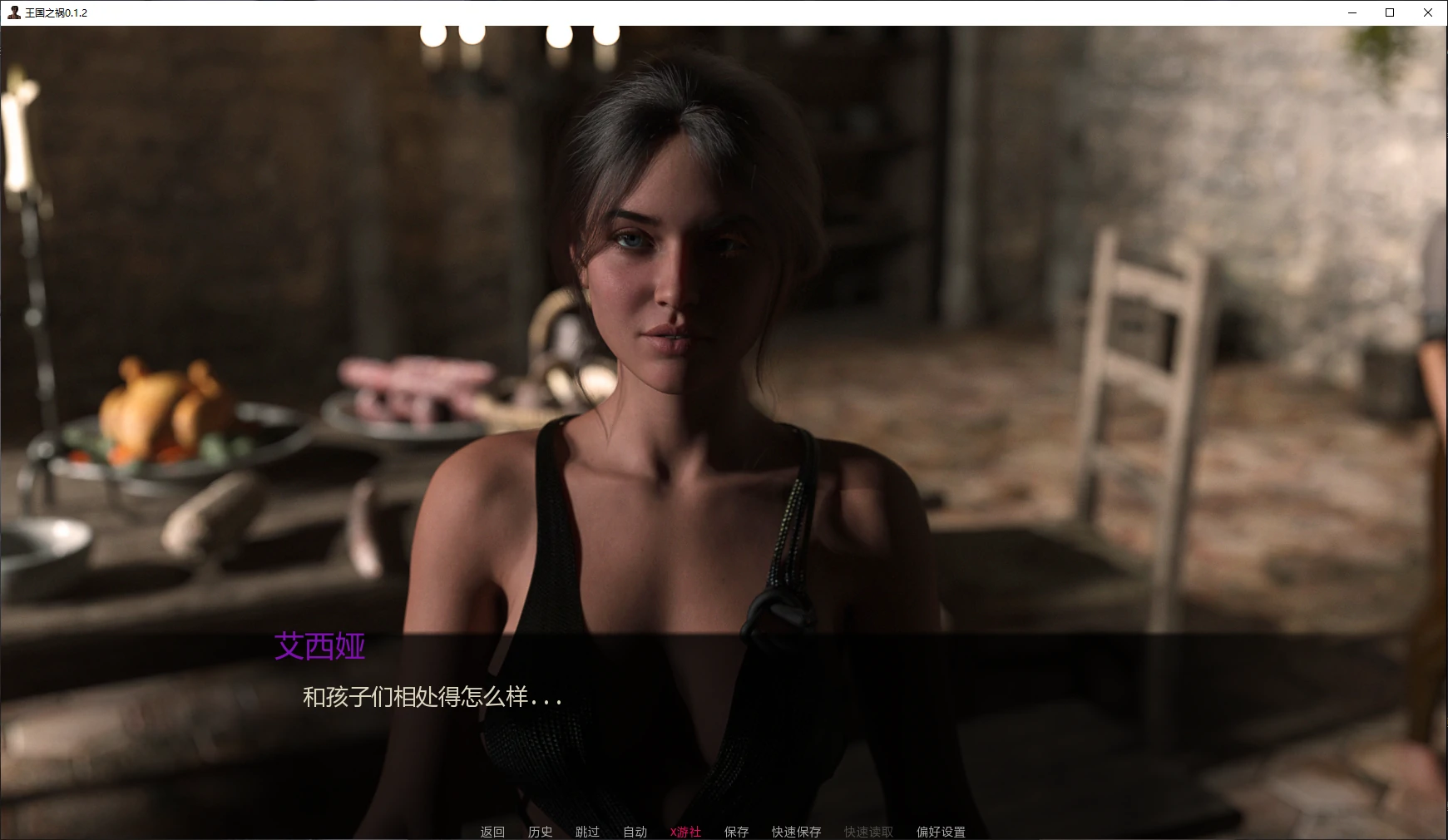Open the X游社 link
This screenshot has width=1448, height=840.
coord(685,832)
